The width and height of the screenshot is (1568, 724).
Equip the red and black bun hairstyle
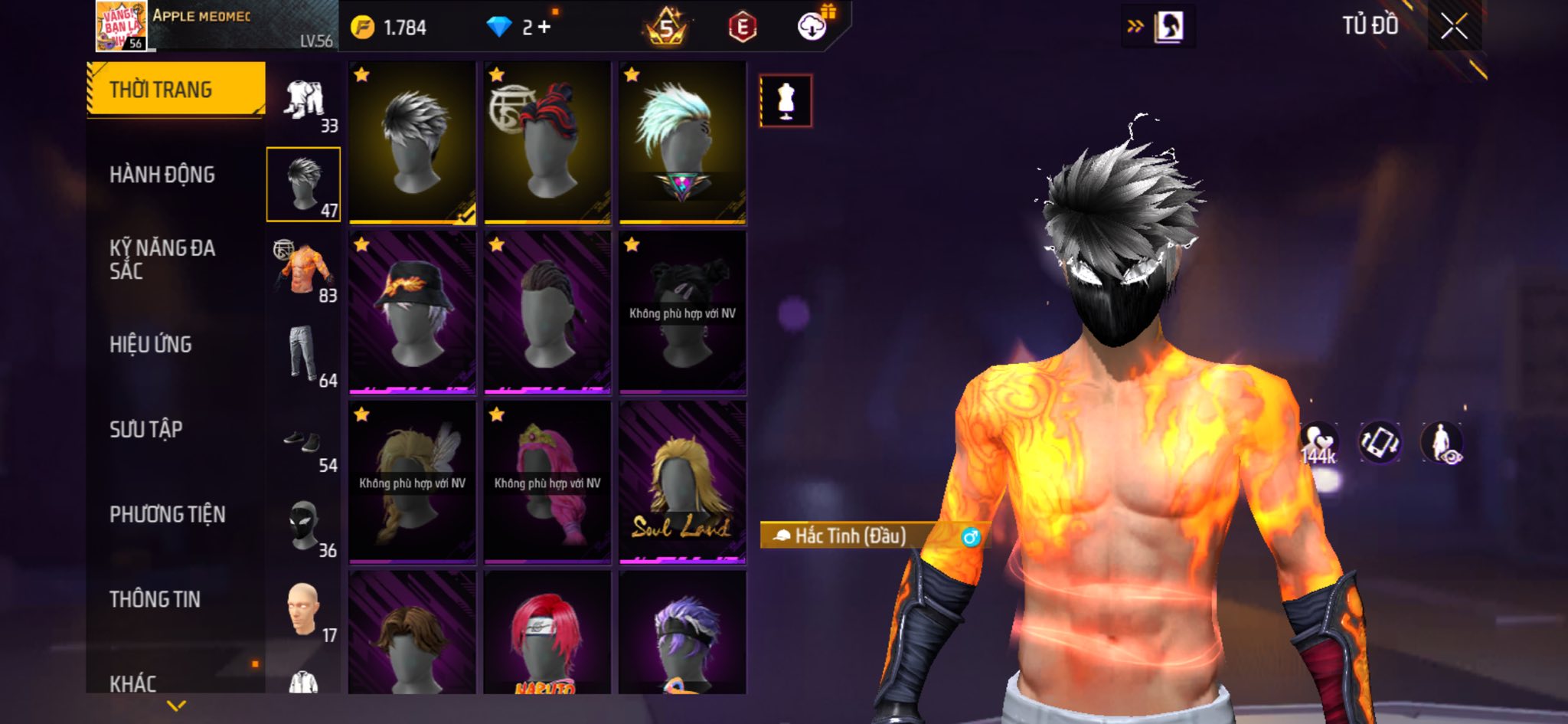[x=547, y=143]
